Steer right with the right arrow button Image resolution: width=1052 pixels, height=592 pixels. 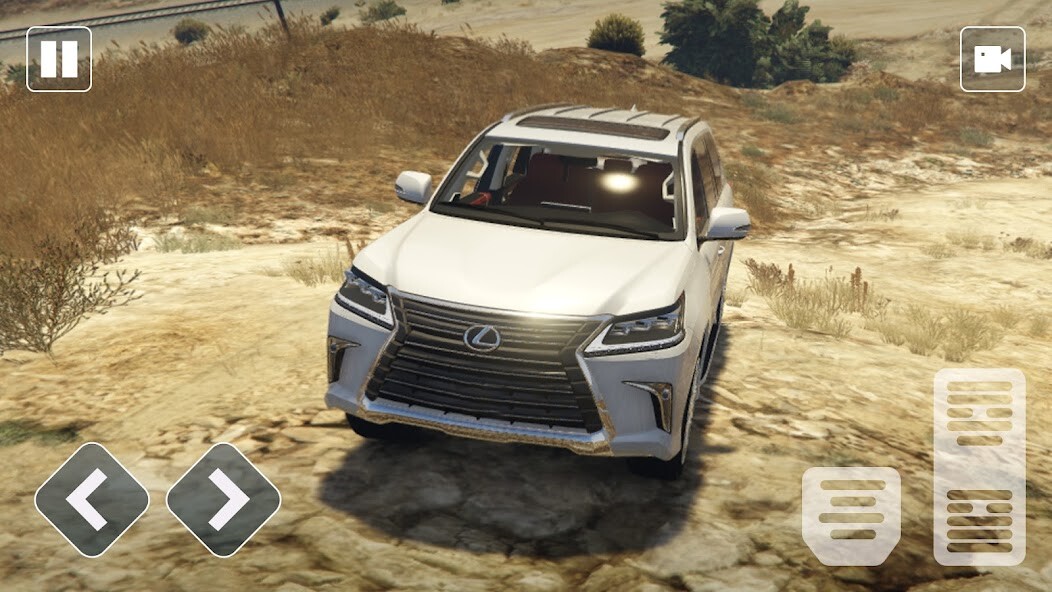223,499
